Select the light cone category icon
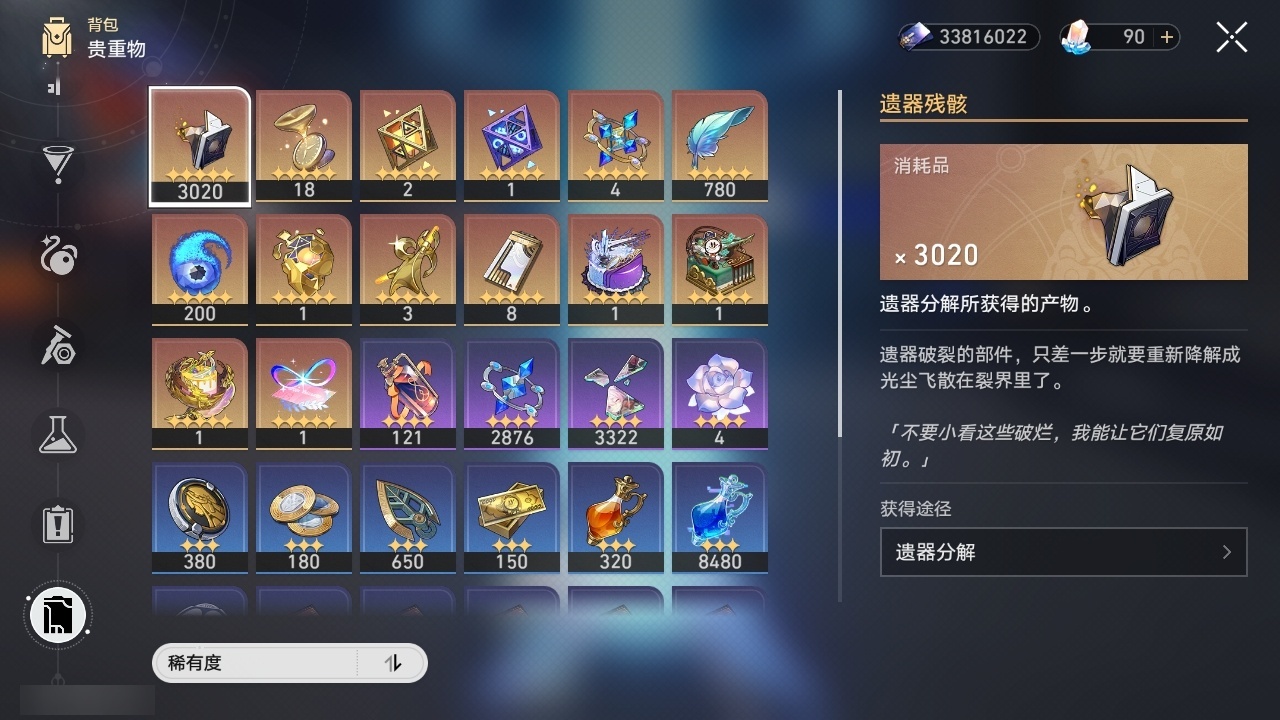This screenshot has width=1280, height=720. [57, 258]
